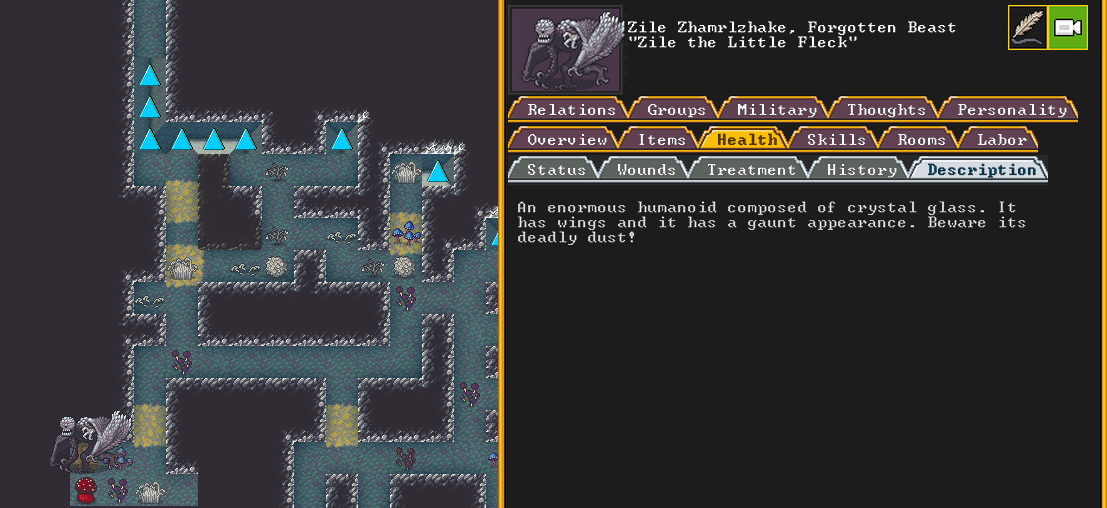View the Wounds subtab
Viewport: 1107px width, 508px height.
point(646,170)
